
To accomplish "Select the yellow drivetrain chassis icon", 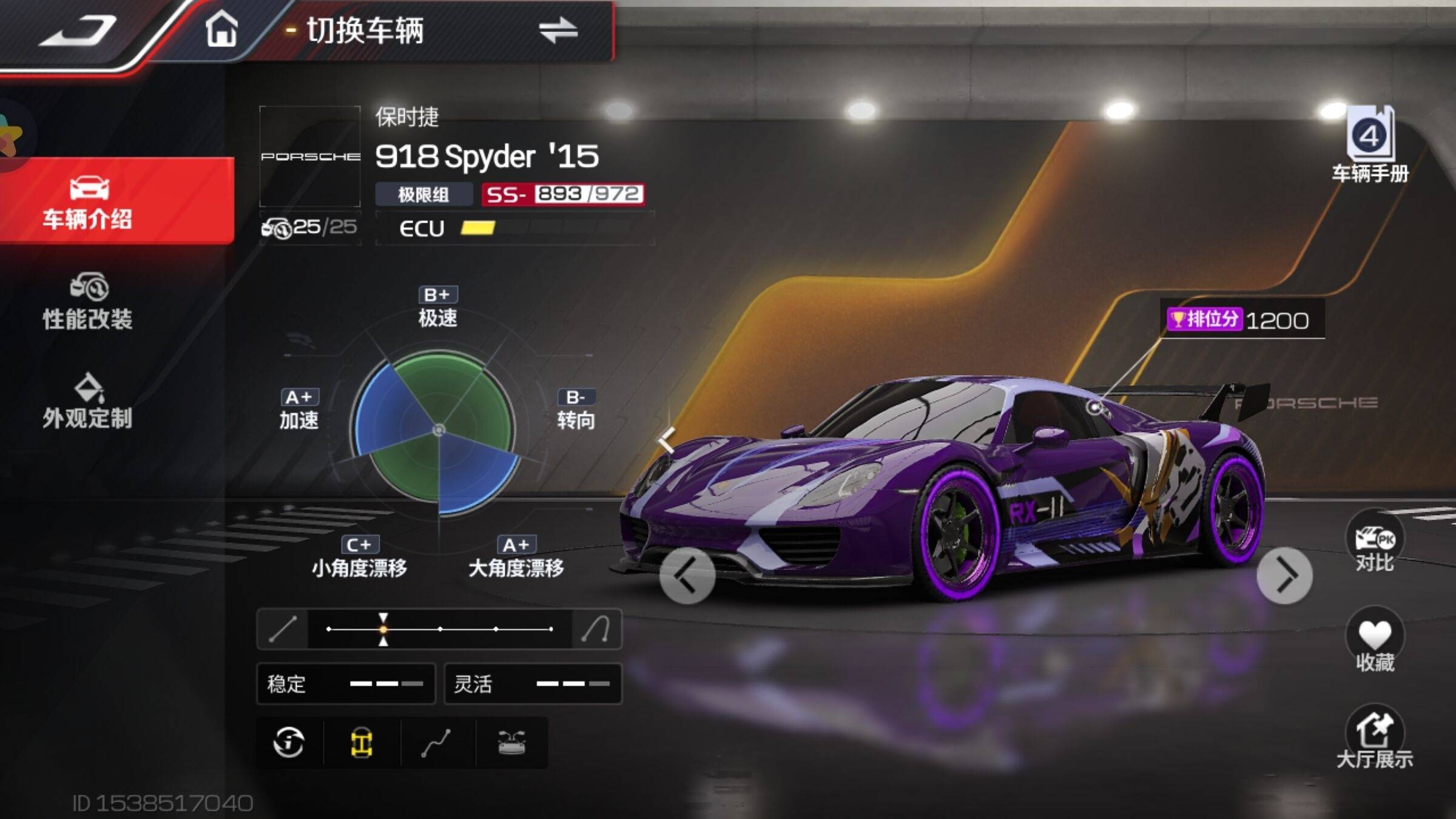I will [362, 743].
